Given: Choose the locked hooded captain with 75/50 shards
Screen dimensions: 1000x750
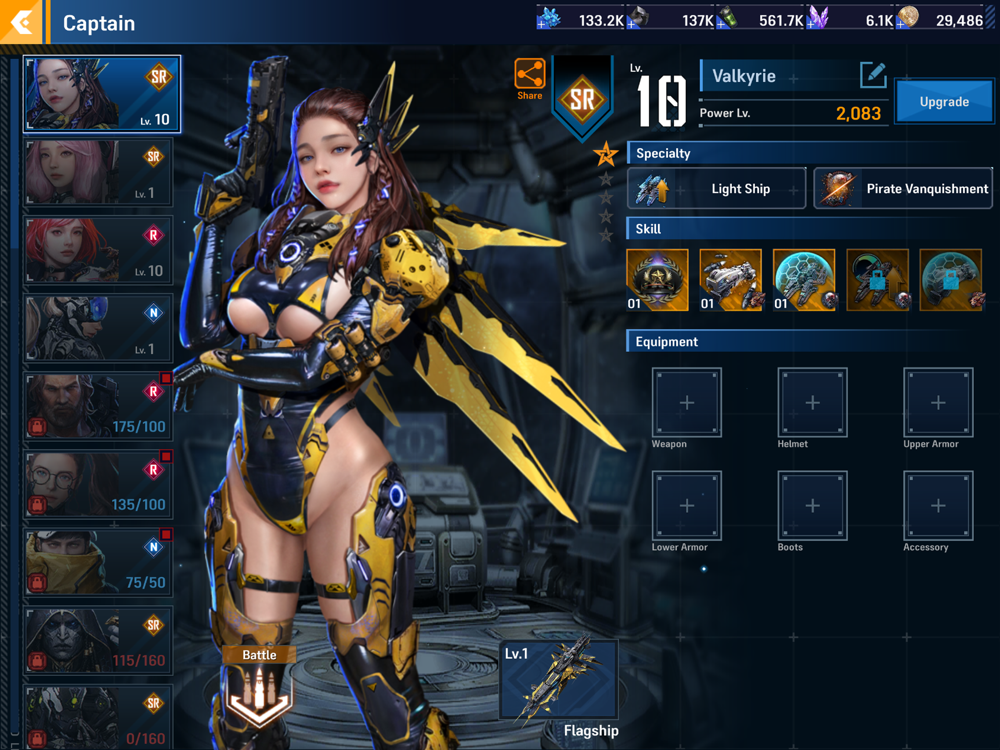Looking at the screenshot, I should (99, 562).
